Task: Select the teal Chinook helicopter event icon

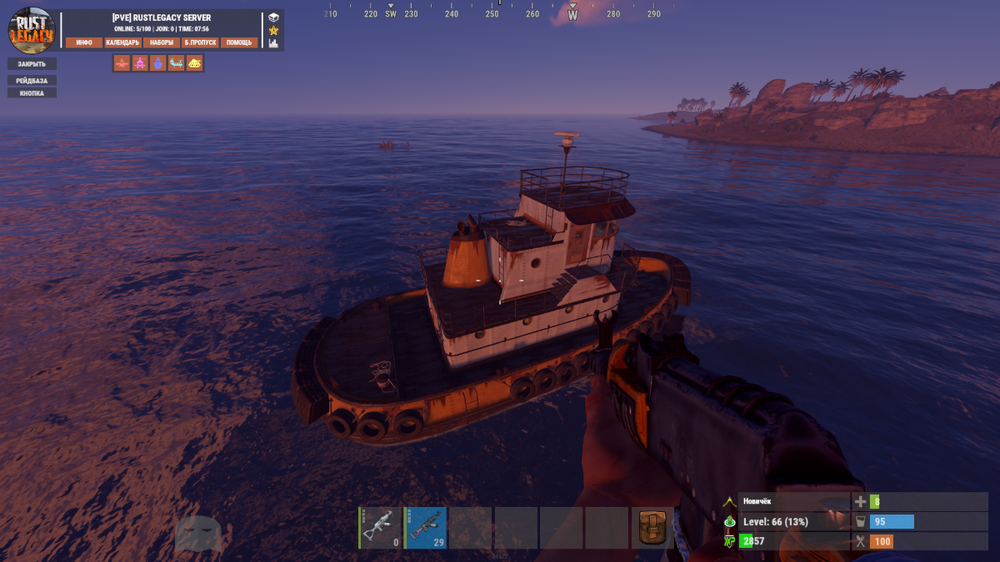Action: (176, 63)
